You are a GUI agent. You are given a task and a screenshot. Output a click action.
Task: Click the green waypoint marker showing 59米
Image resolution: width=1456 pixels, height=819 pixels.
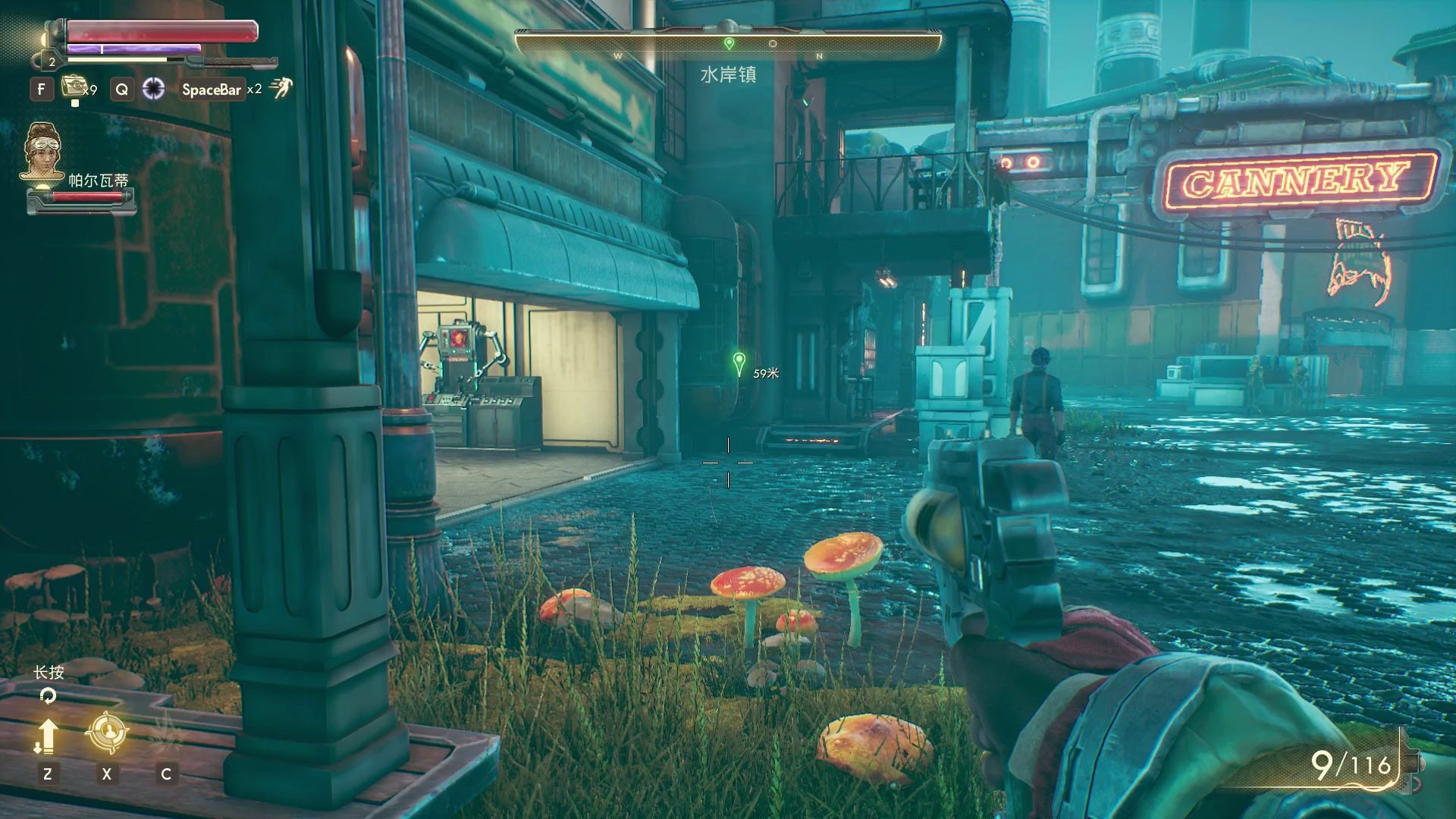click(739, 363)
